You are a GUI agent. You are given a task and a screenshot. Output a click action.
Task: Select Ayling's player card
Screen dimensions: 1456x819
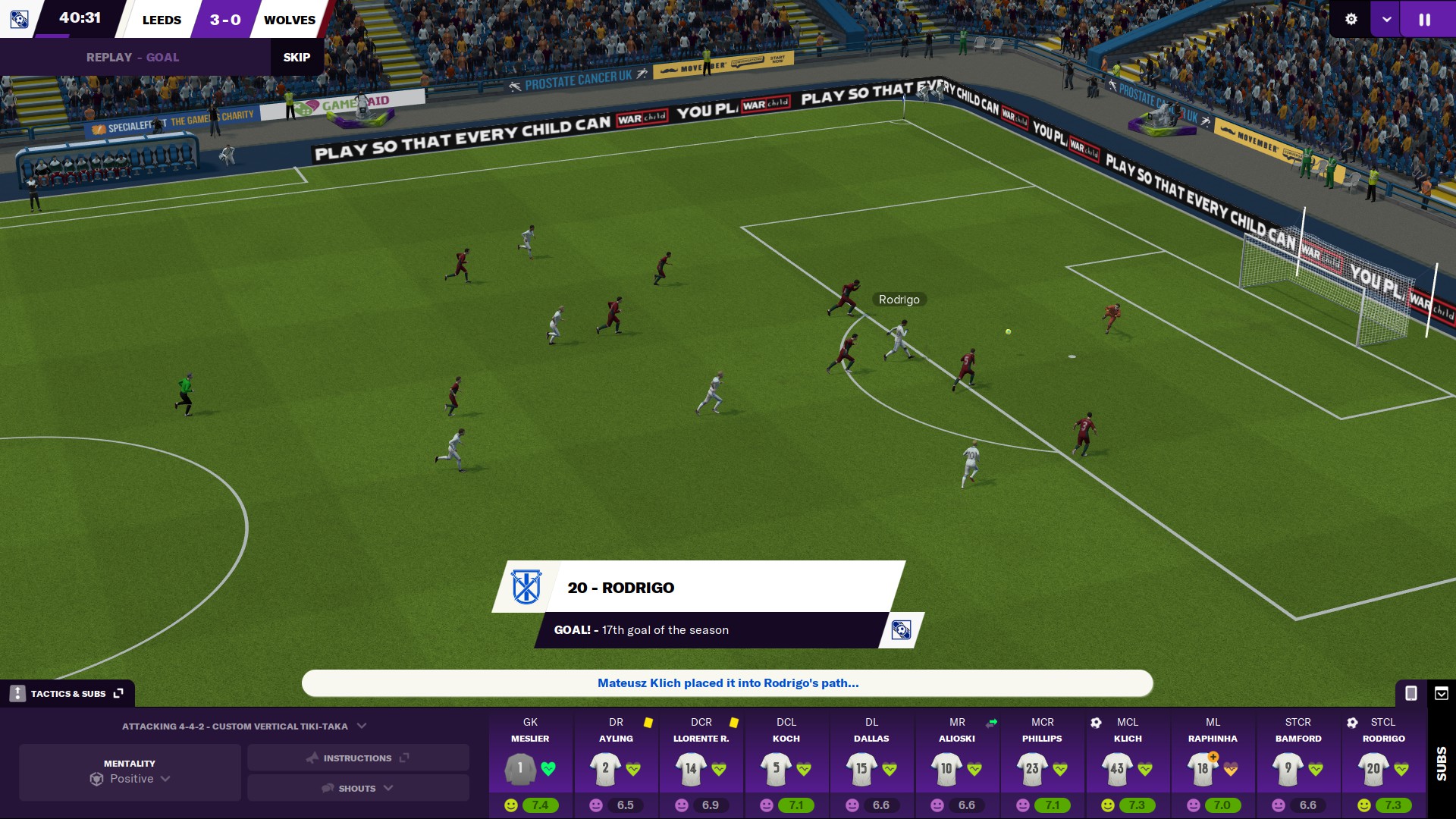pos(616,763)
